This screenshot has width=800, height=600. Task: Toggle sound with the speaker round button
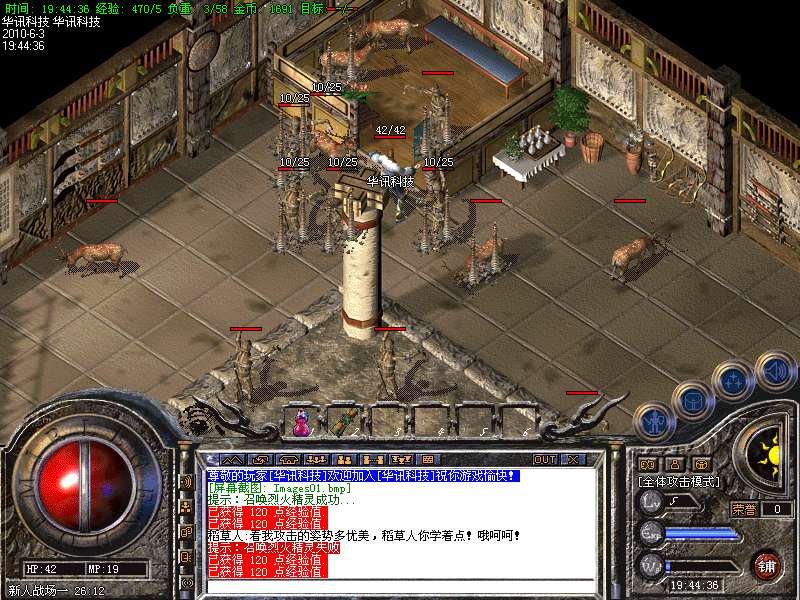[775, 369]
